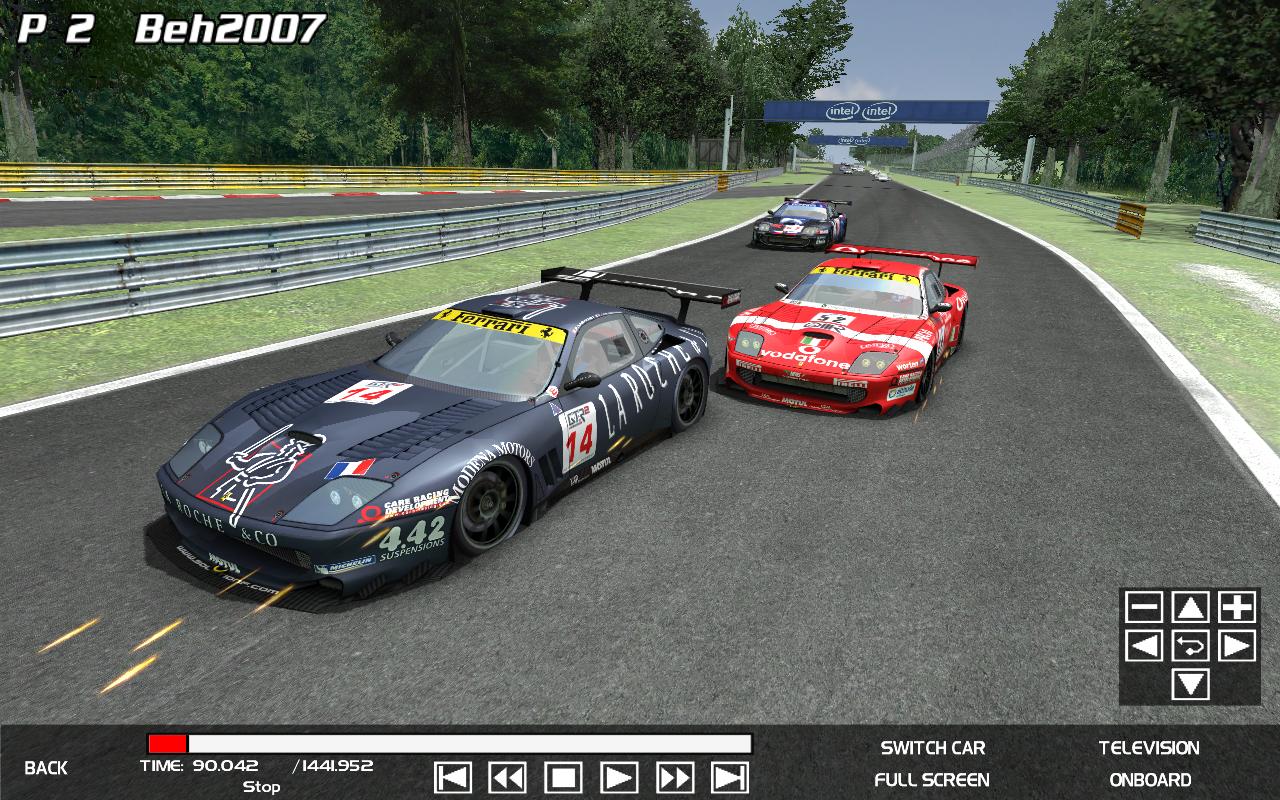
Task: Rotate camera right with right arrow
Action: click(x=1237, y=646)
